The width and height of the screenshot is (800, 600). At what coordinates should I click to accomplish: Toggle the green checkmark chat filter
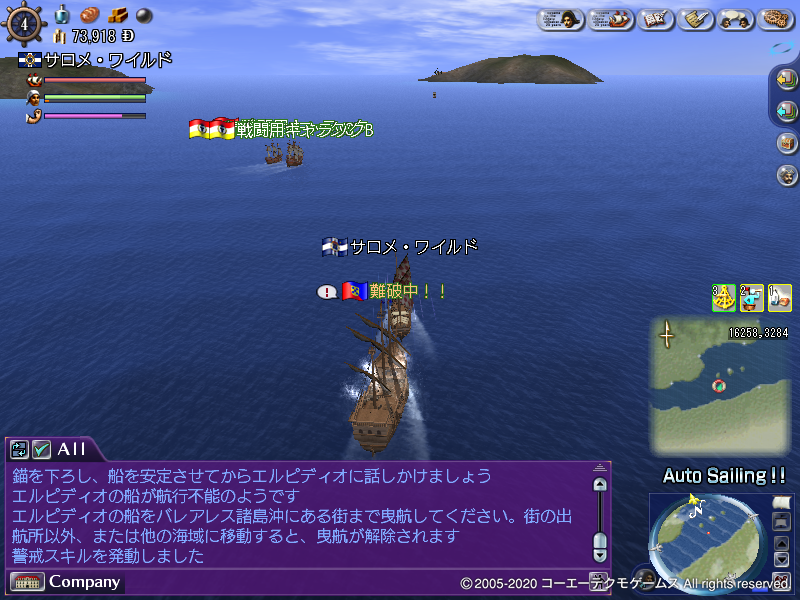[41, 449]
